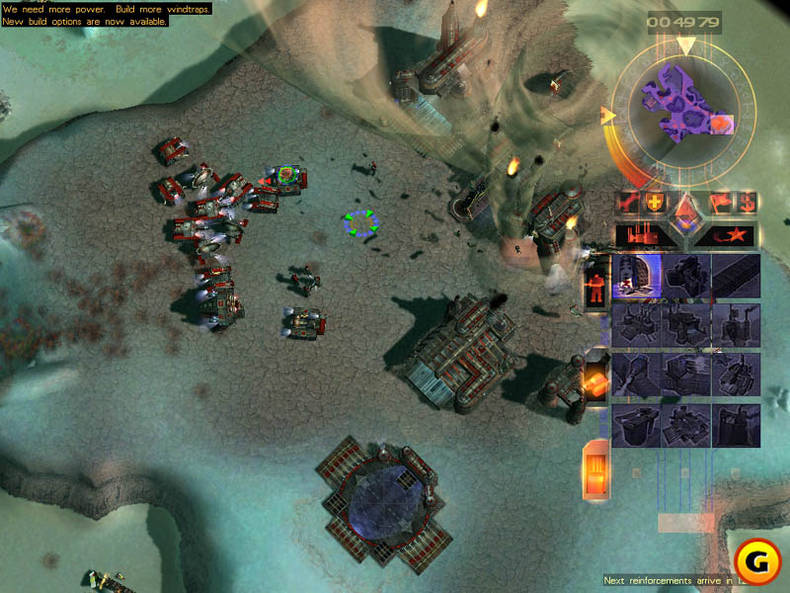Click the red flag command icon

719,204
